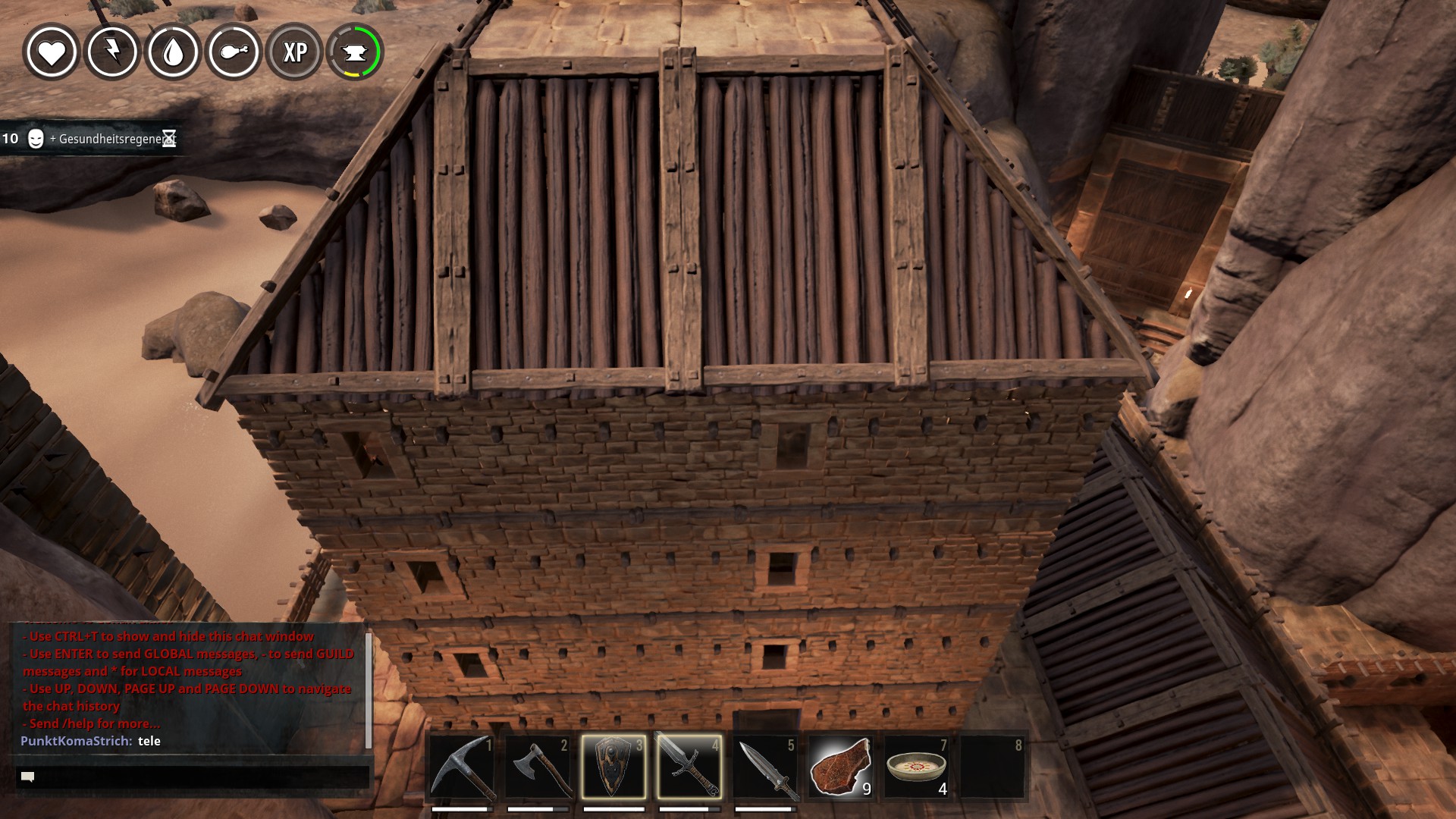Viewport: 1456px width, 819px height.
Task: Select the sword in hotbar slot 4
Action: pos(689,767)
